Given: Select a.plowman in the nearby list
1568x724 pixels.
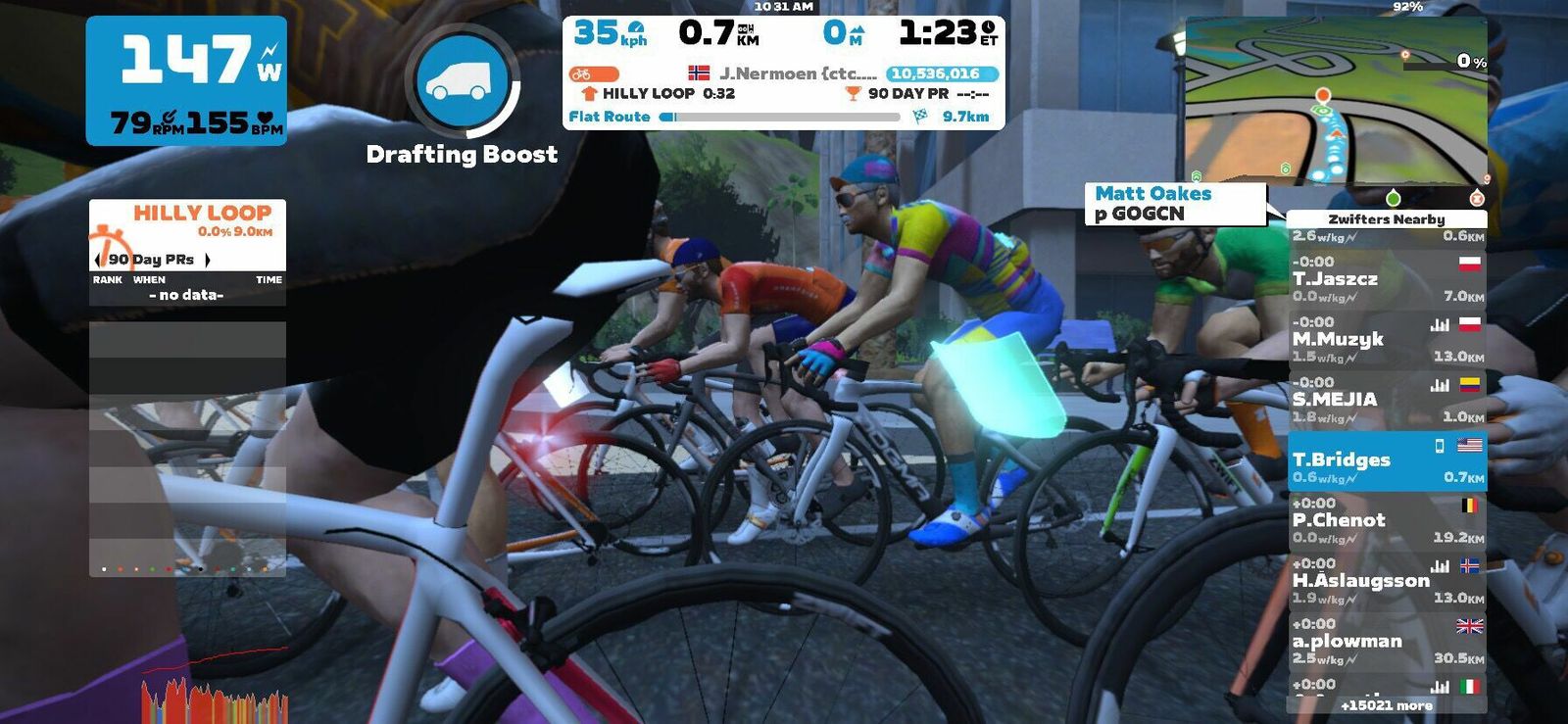Looking at the screenshot, I should tap(1386, 642).
